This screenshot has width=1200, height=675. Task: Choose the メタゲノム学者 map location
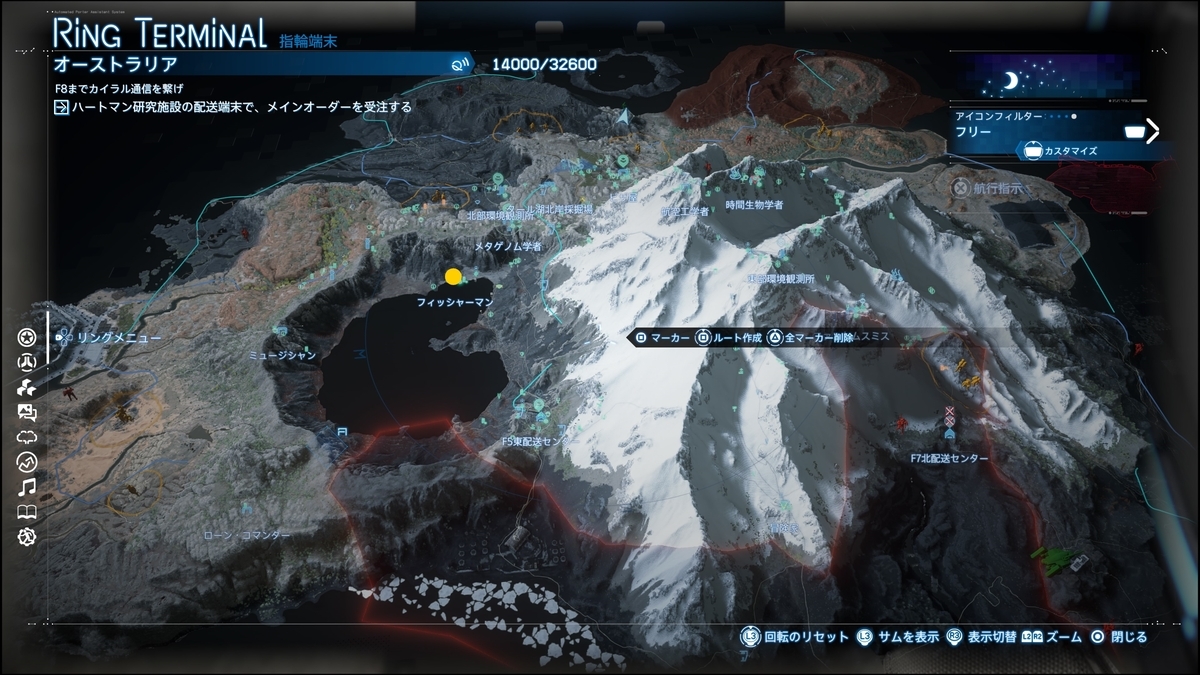click(507, 246)
